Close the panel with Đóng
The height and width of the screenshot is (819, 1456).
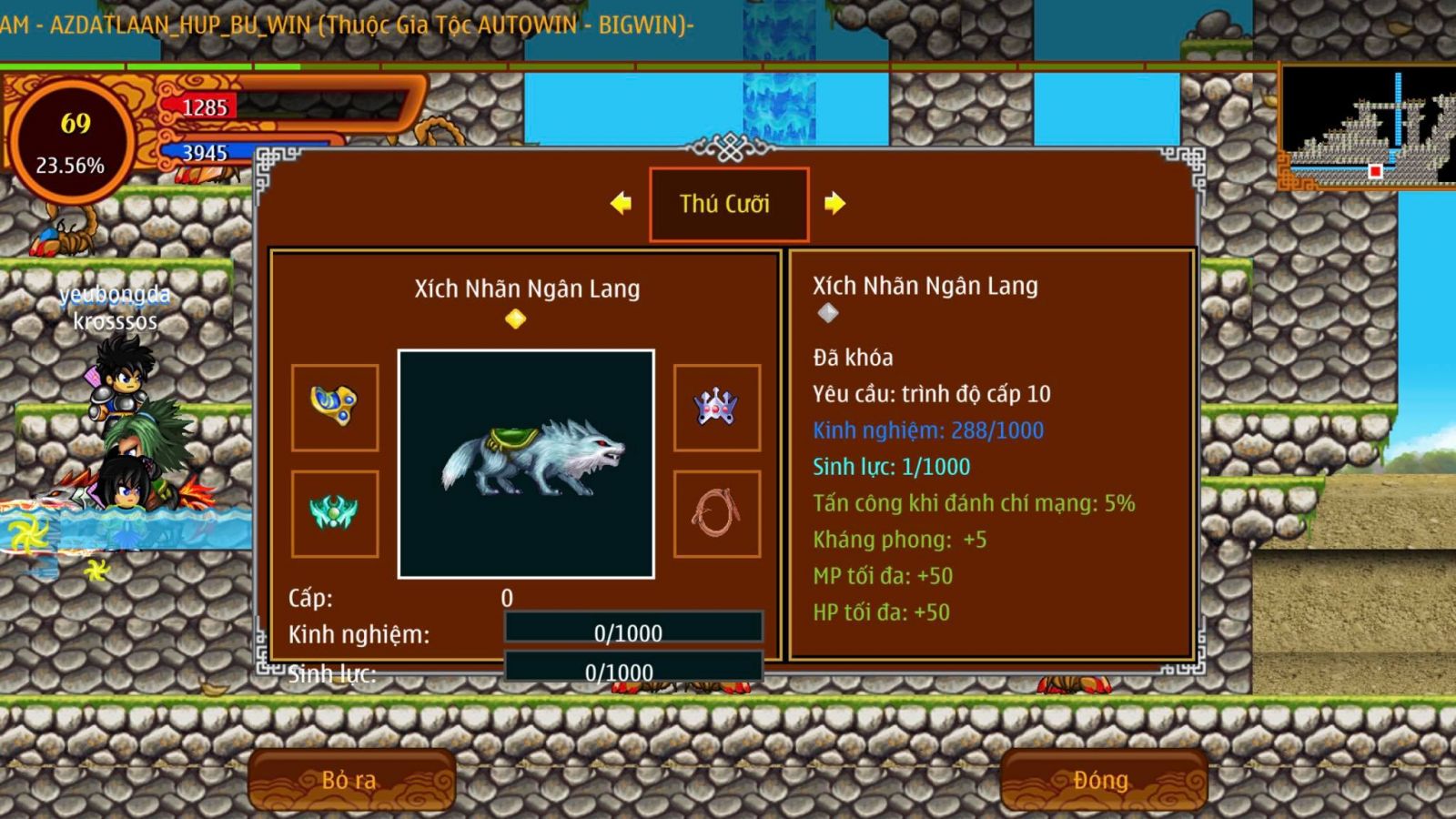click(1102, 780)
